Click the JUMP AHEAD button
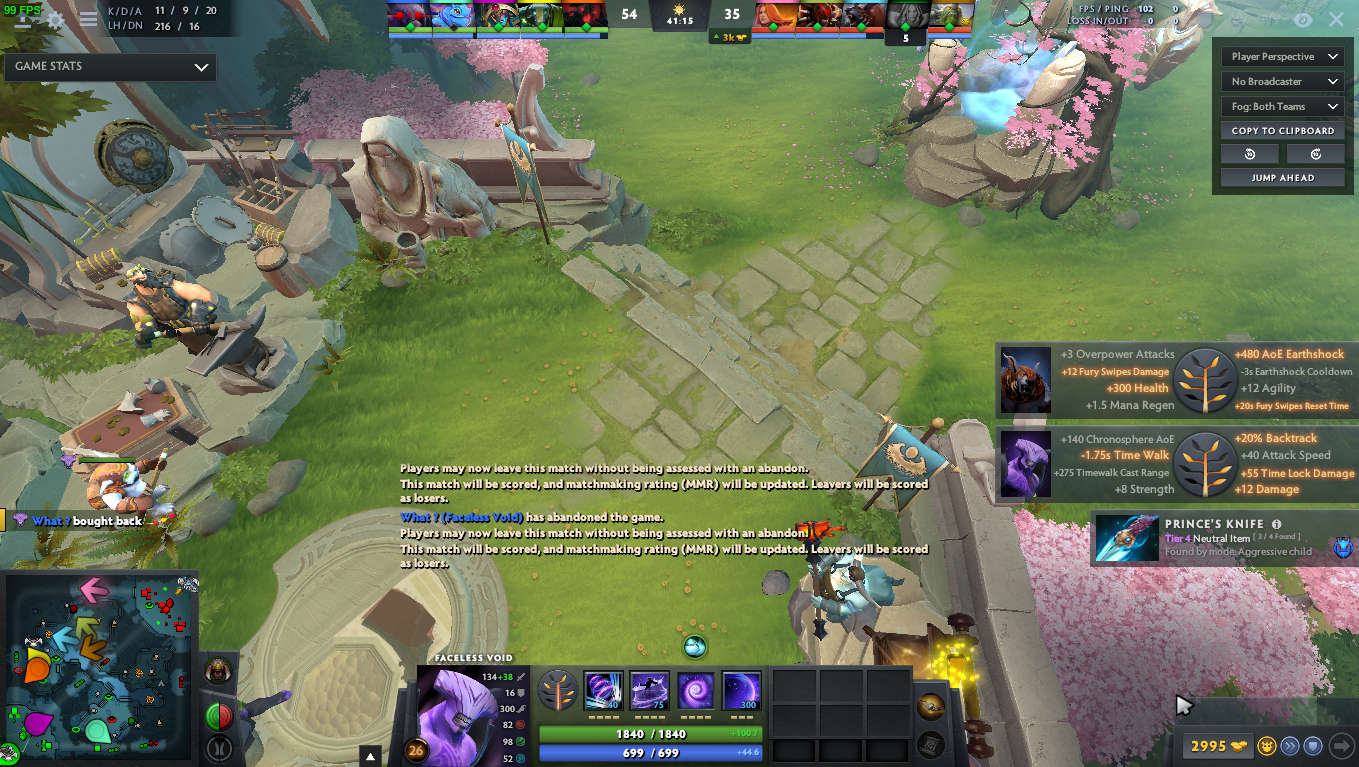 tap(1281, 177)
